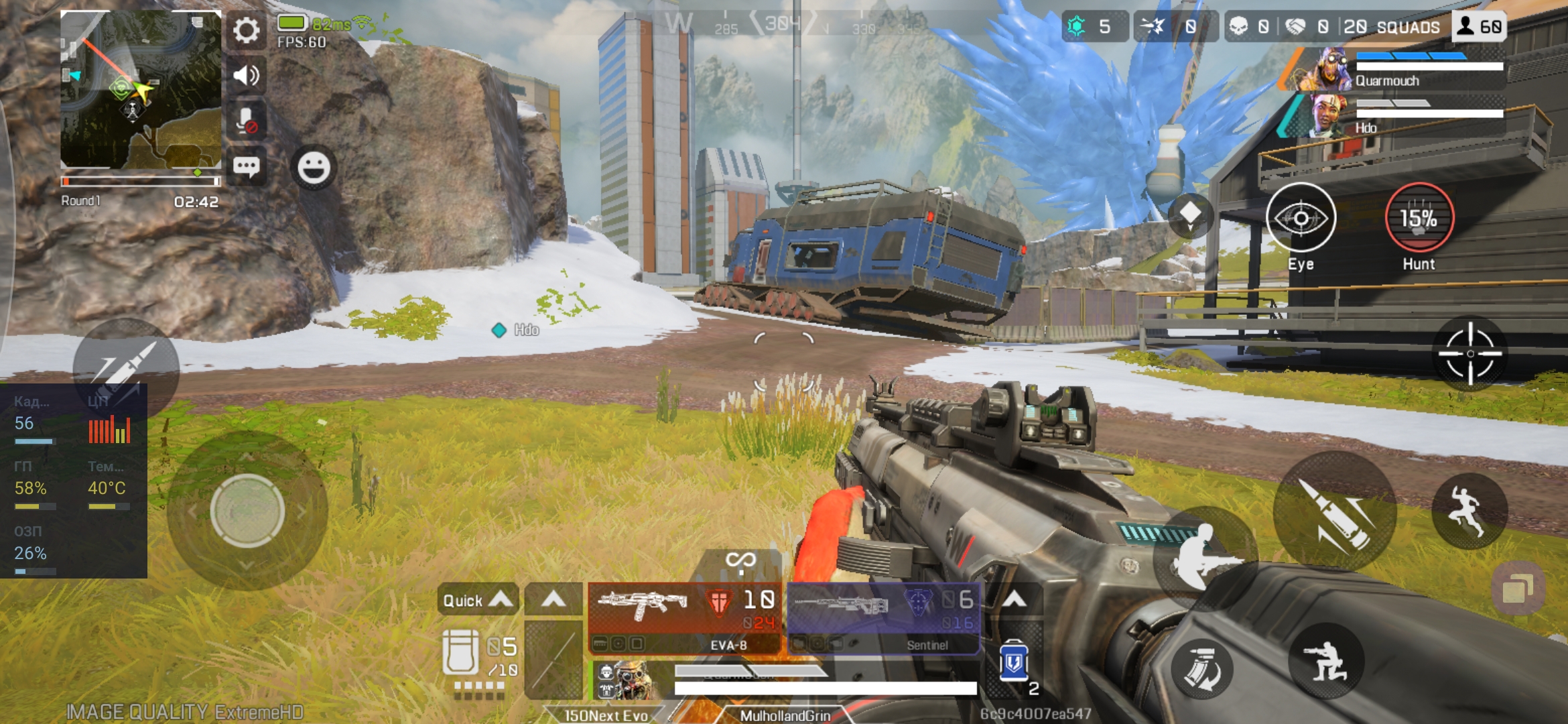
Task: Tap the reload magazine button
Action: pos(1202,669)
